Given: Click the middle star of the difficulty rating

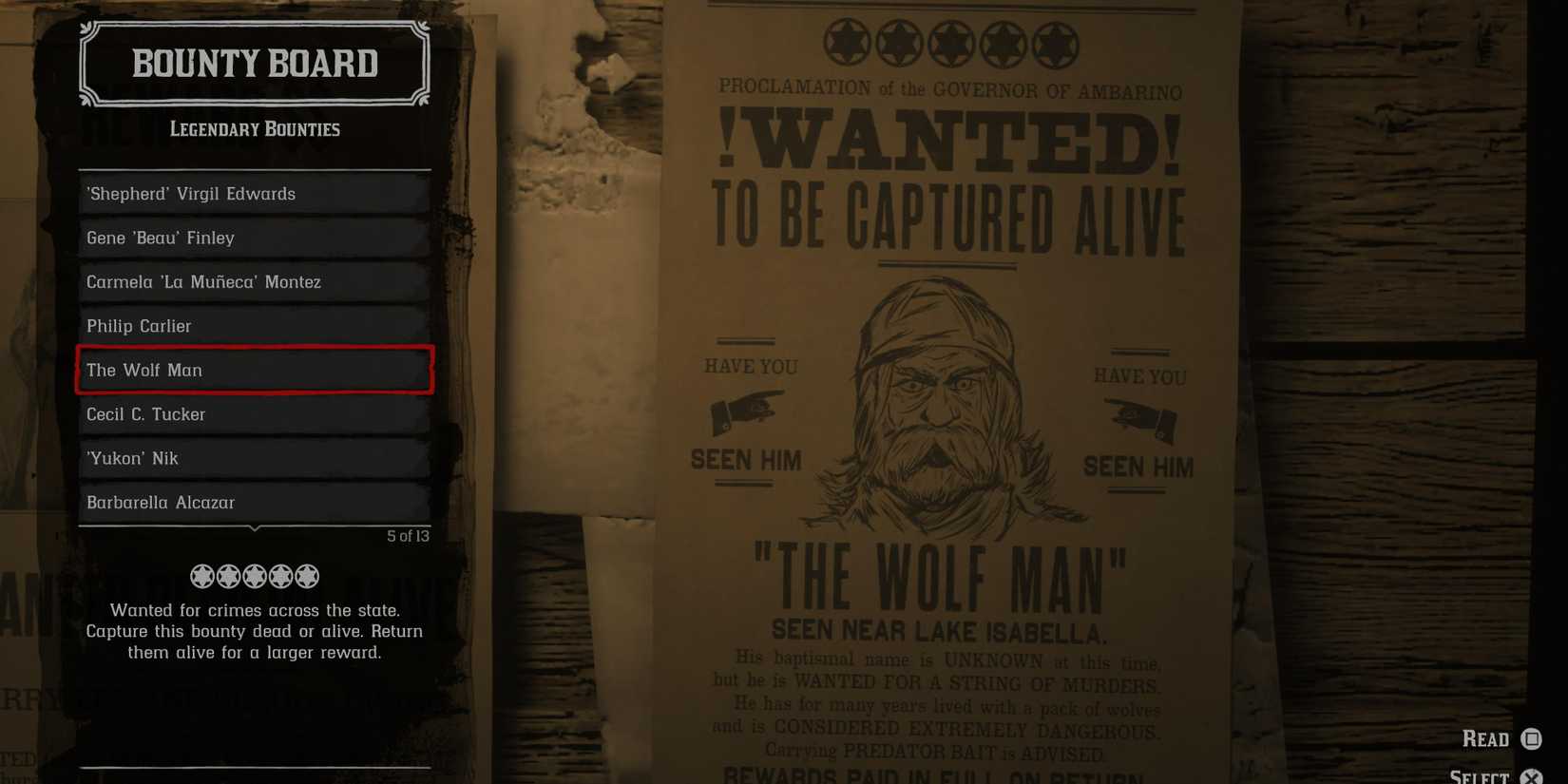Looking at the screenshot, I should (254, 575).
